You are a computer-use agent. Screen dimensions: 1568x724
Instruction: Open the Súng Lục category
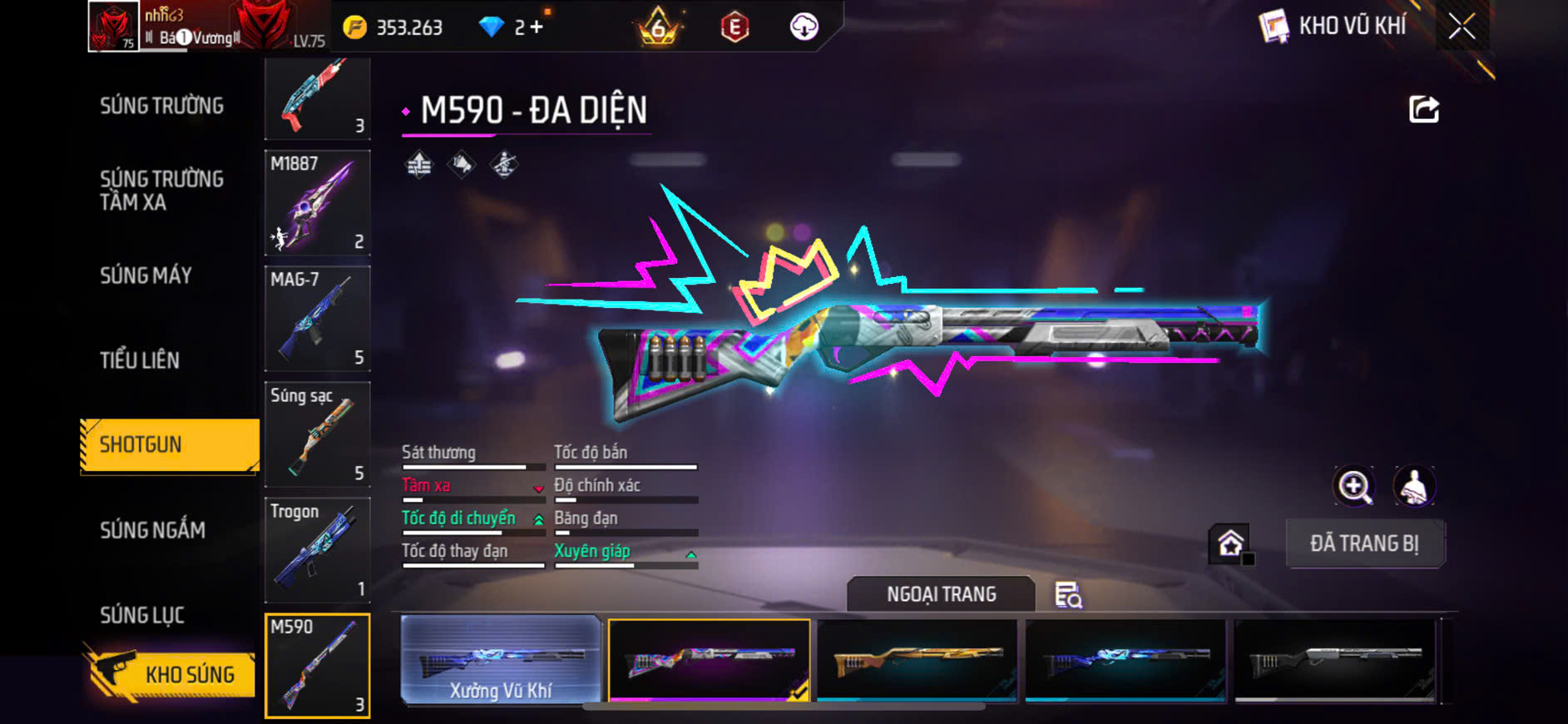coord(142,615)
